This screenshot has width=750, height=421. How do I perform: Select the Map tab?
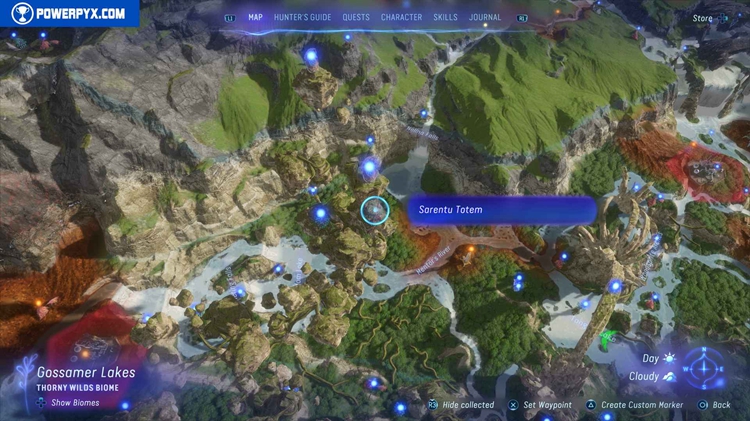[255, 17]
